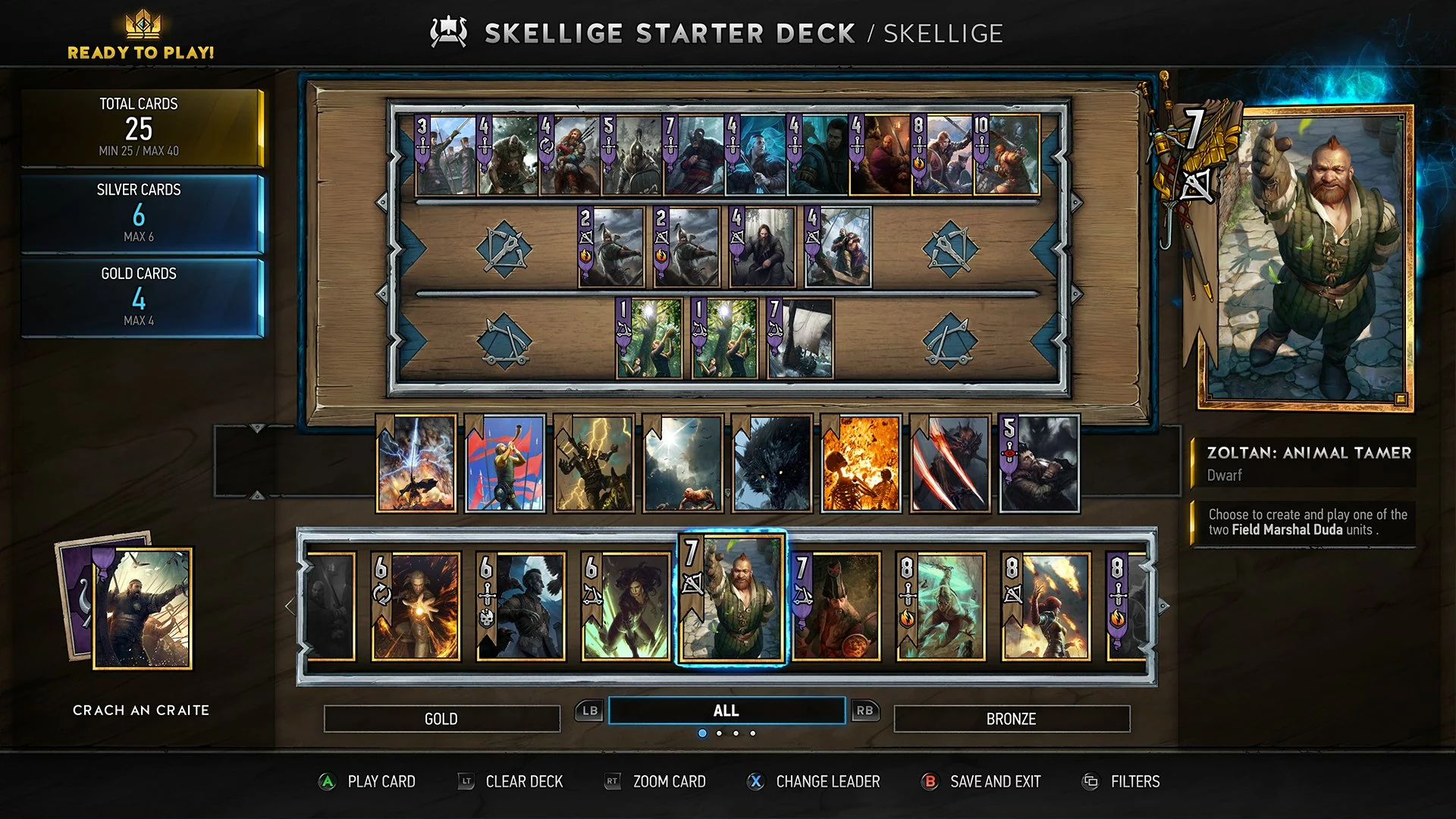The width and height of the screenshot is (1456, 819).
Task: Switch to the BRONZE filter tab
Action: (x=1011, y=718)
